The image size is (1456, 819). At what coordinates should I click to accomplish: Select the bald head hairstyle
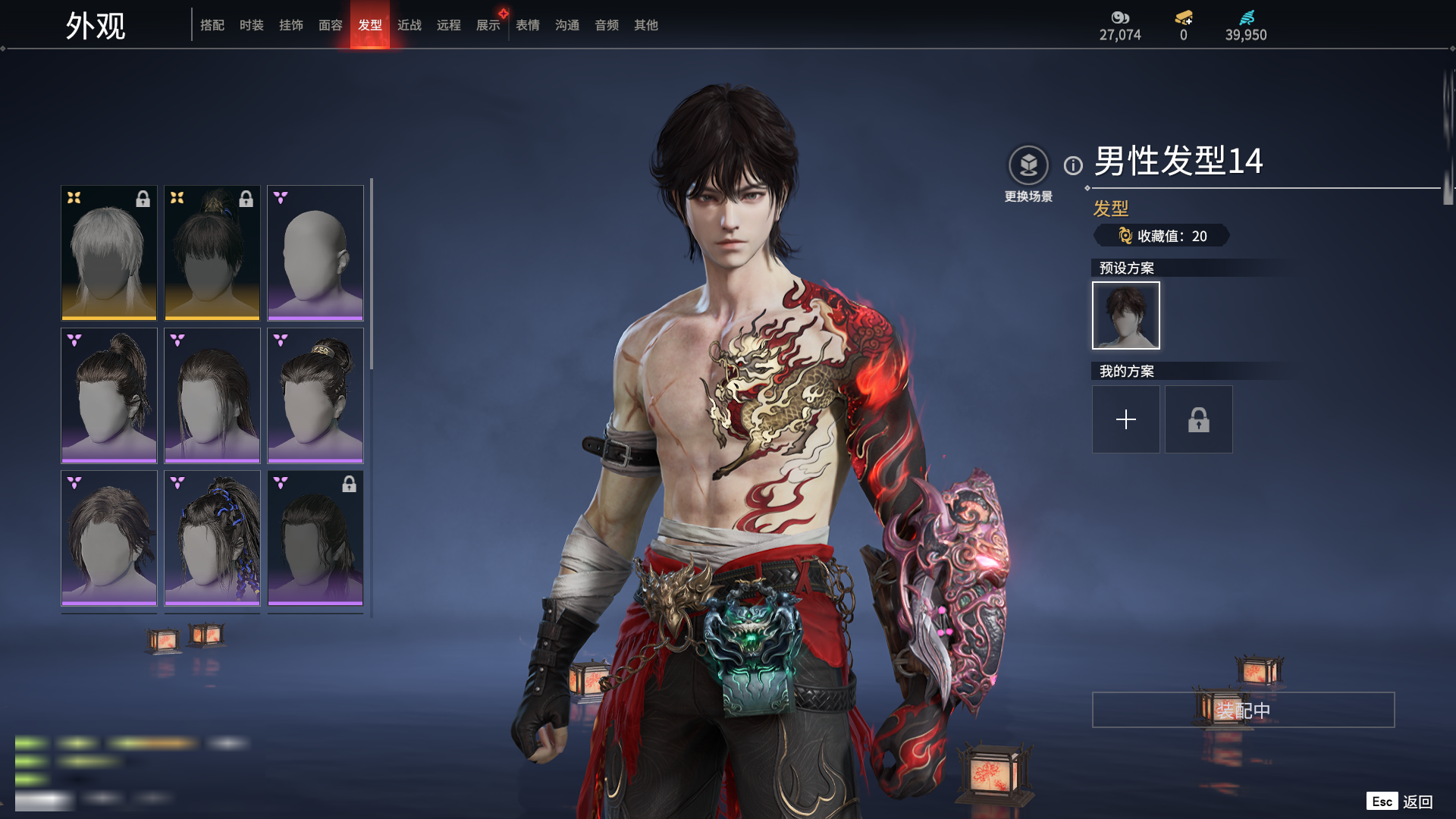pos(315,253)
